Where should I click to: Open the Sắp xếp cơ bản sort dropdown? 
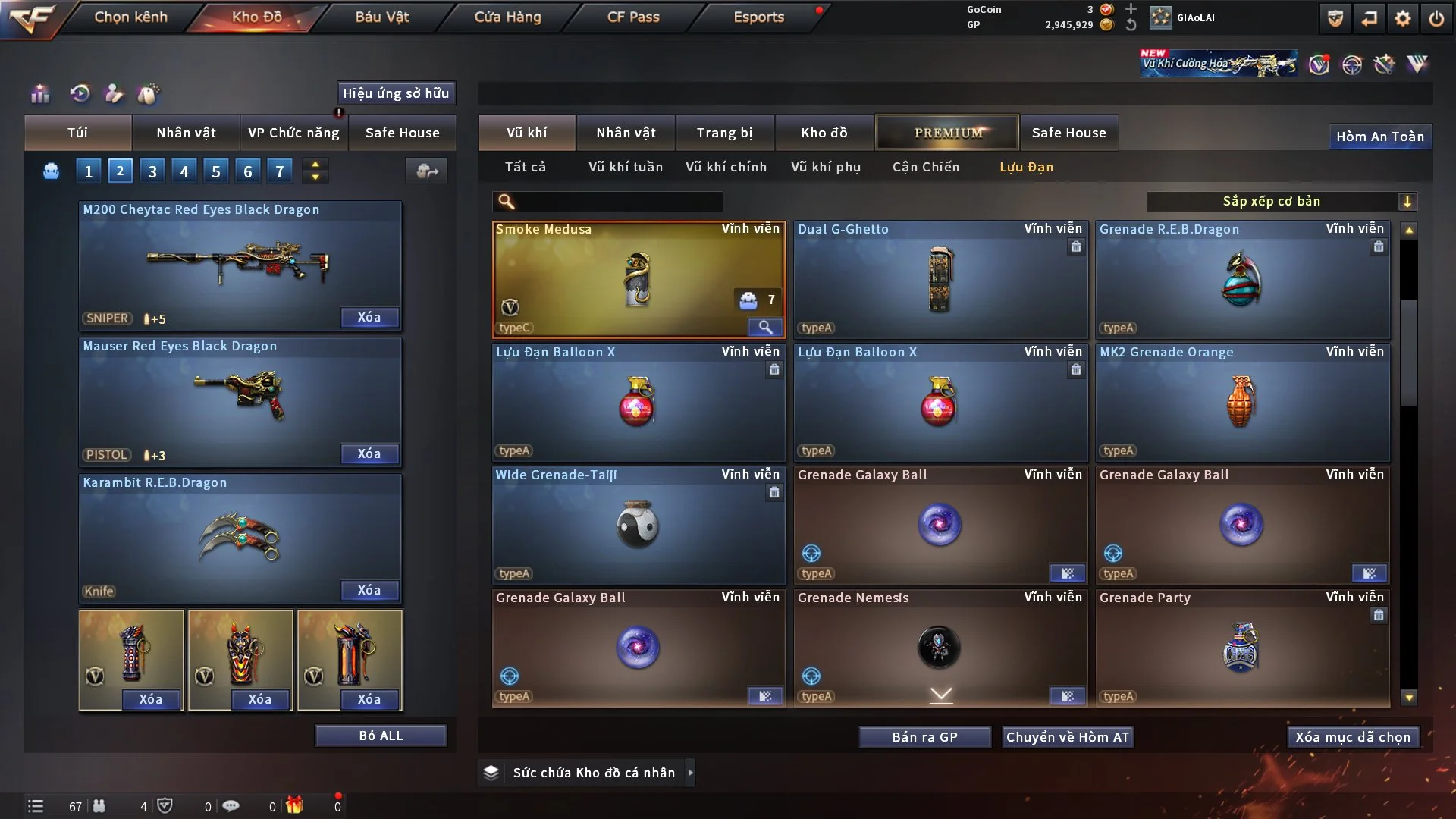coord(1281,202)
